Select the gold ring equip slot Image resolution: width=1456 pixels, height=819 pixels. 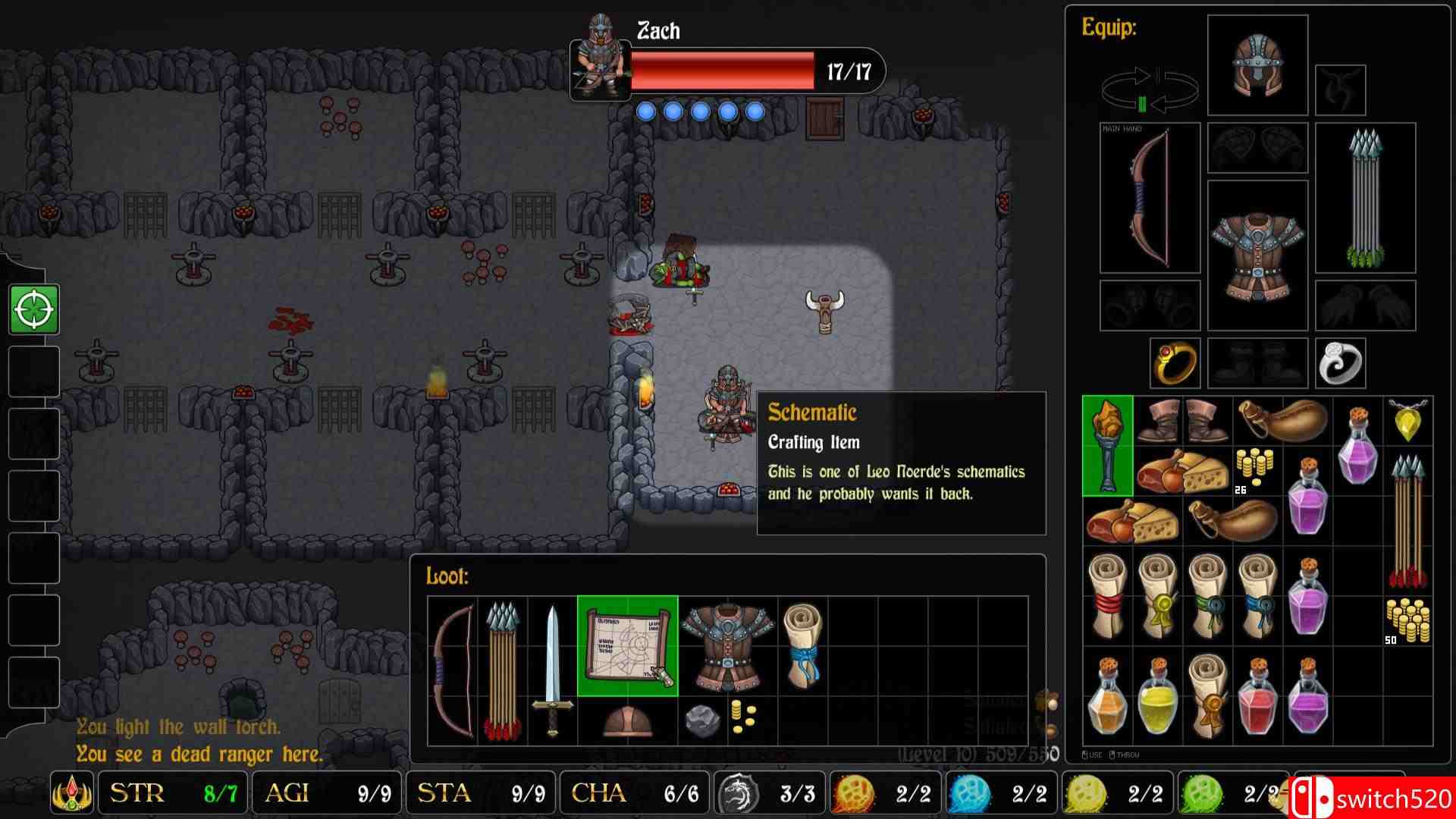point(1175,362)
